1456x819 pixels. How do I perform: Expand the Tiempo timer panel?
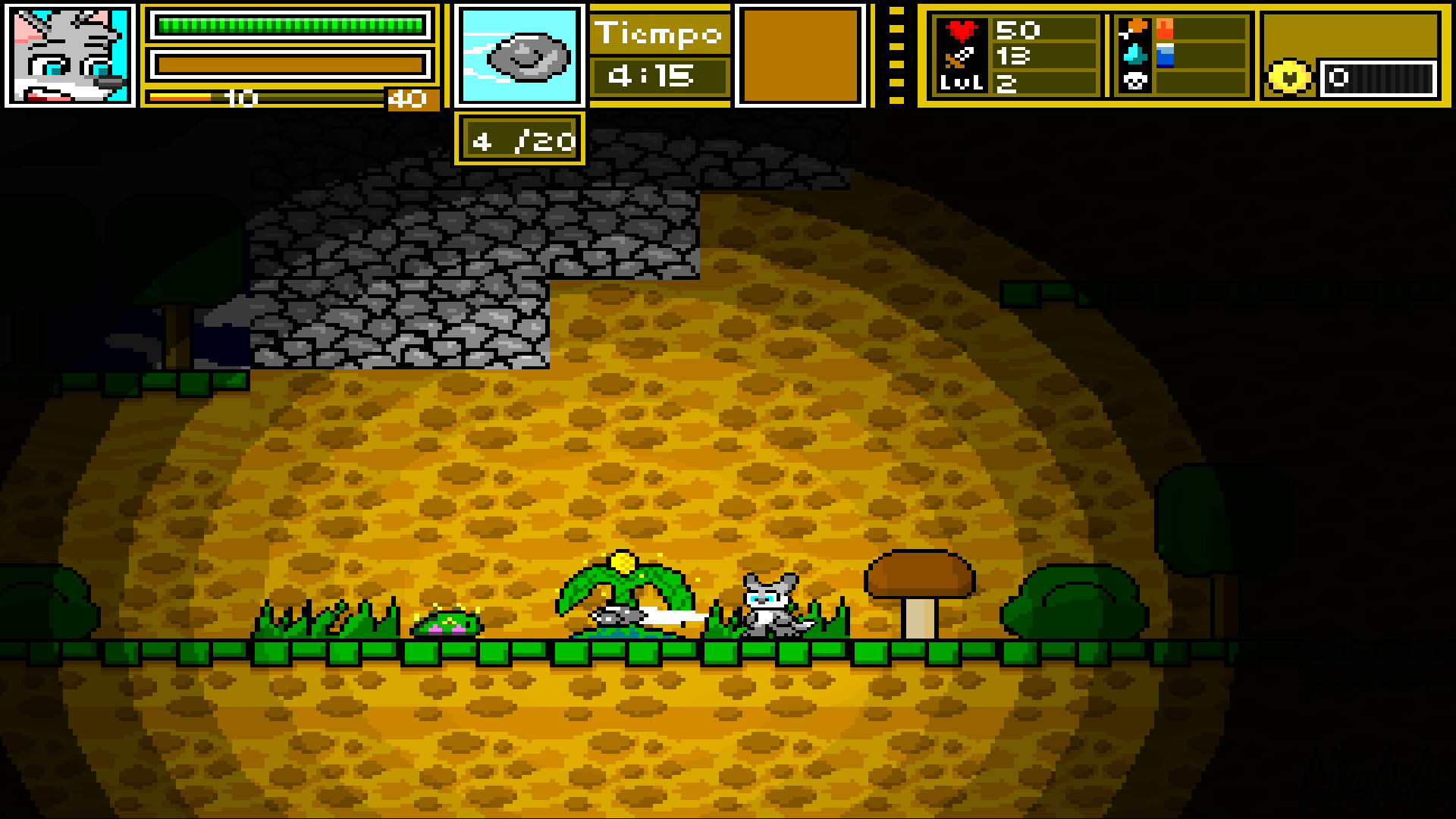click(658, 53)
